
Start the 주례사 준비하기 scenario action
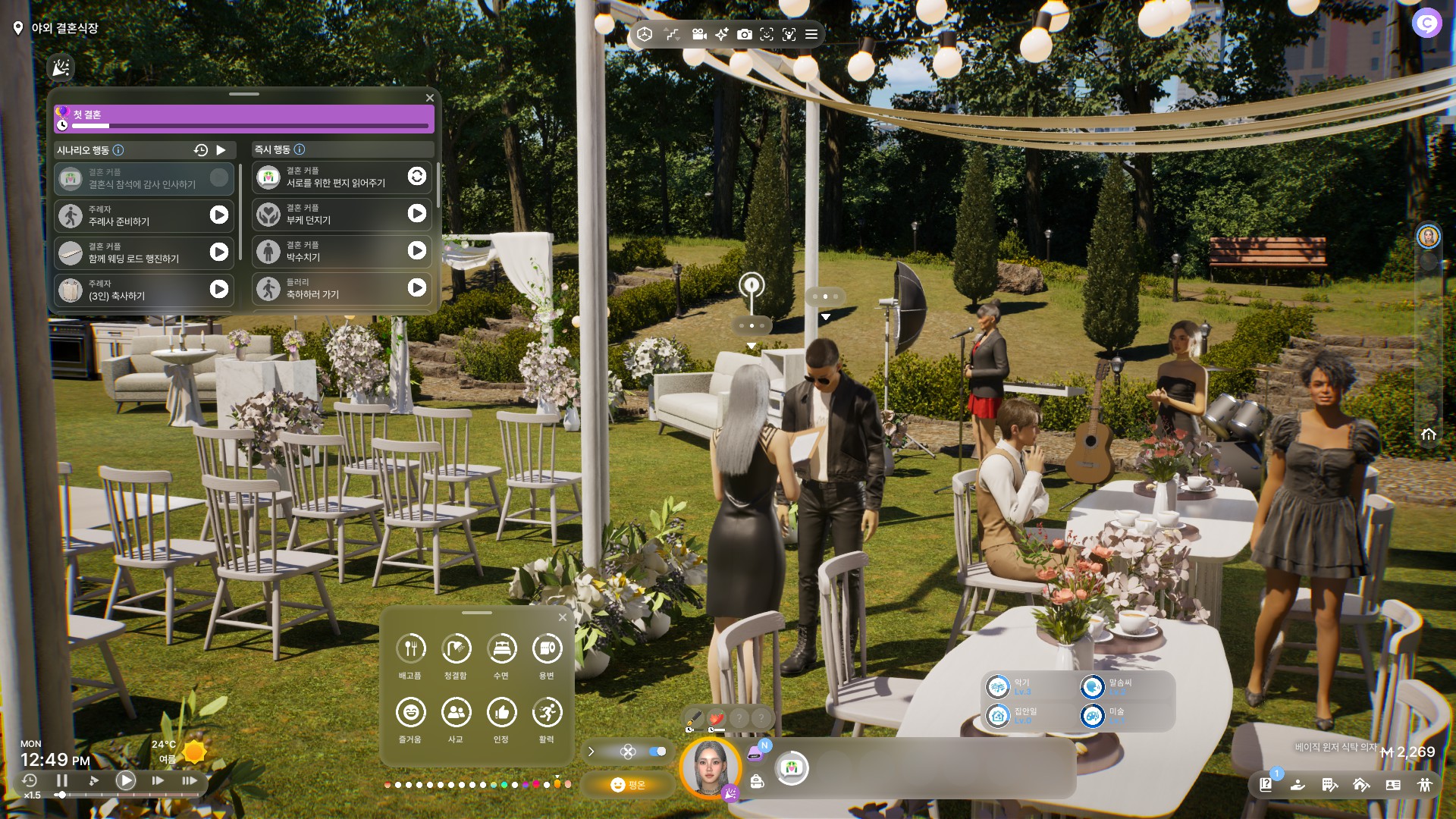[x=218, y=215]
